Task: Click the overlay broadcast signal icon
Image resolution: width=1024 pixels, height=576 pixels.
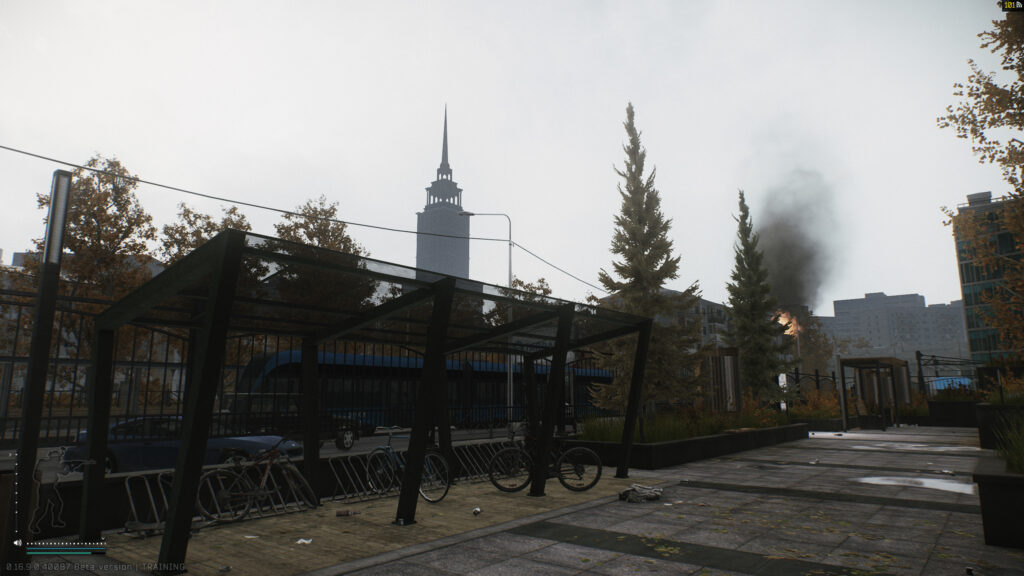Action: (x=1018, y=5)
